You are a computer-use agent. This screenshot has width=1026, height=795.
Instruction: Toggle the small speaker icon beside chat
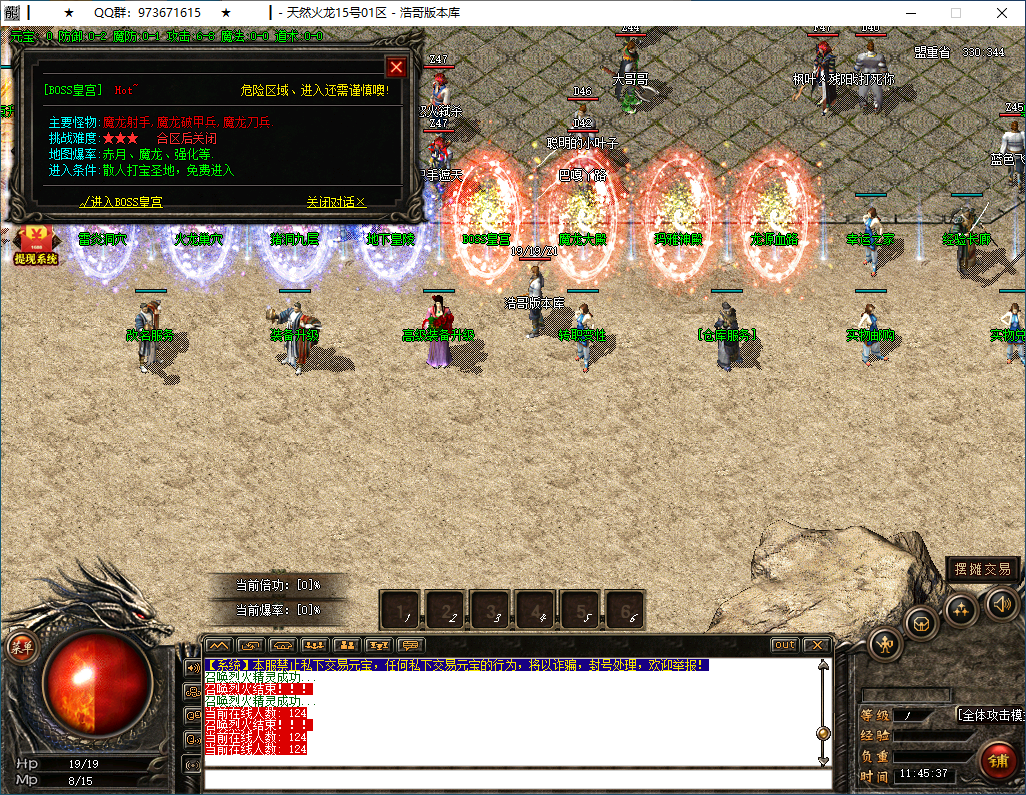tap(192, 667)
